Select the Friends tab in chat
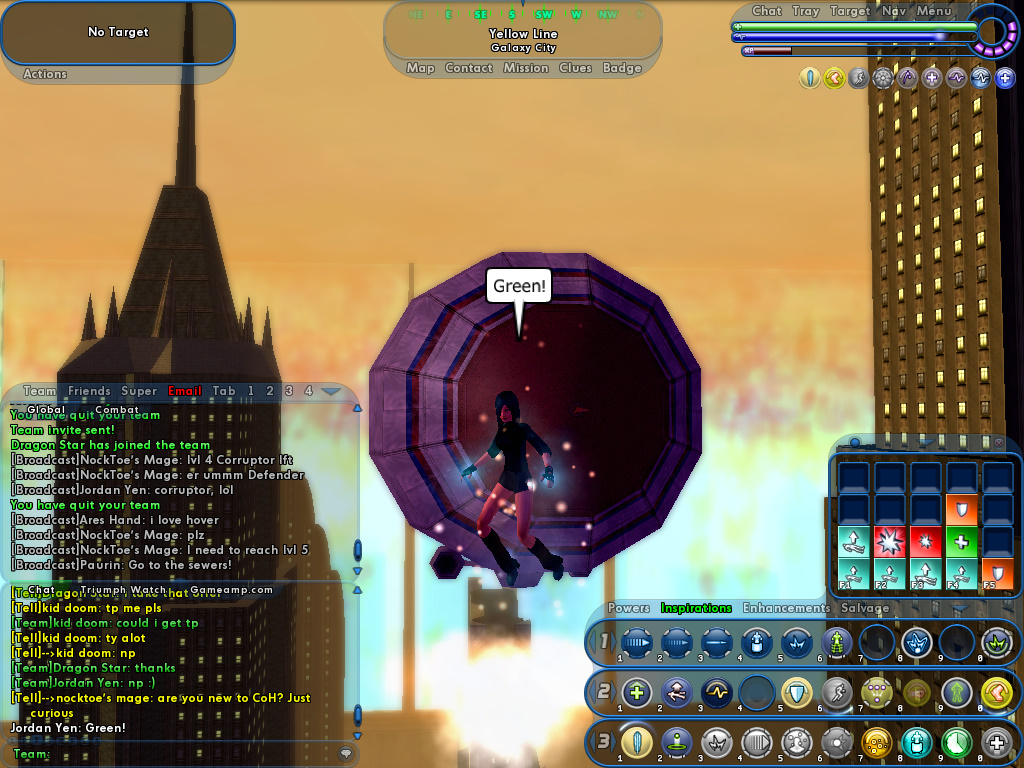The height and width of the screenshot is (768, 1024). (90, 391)
